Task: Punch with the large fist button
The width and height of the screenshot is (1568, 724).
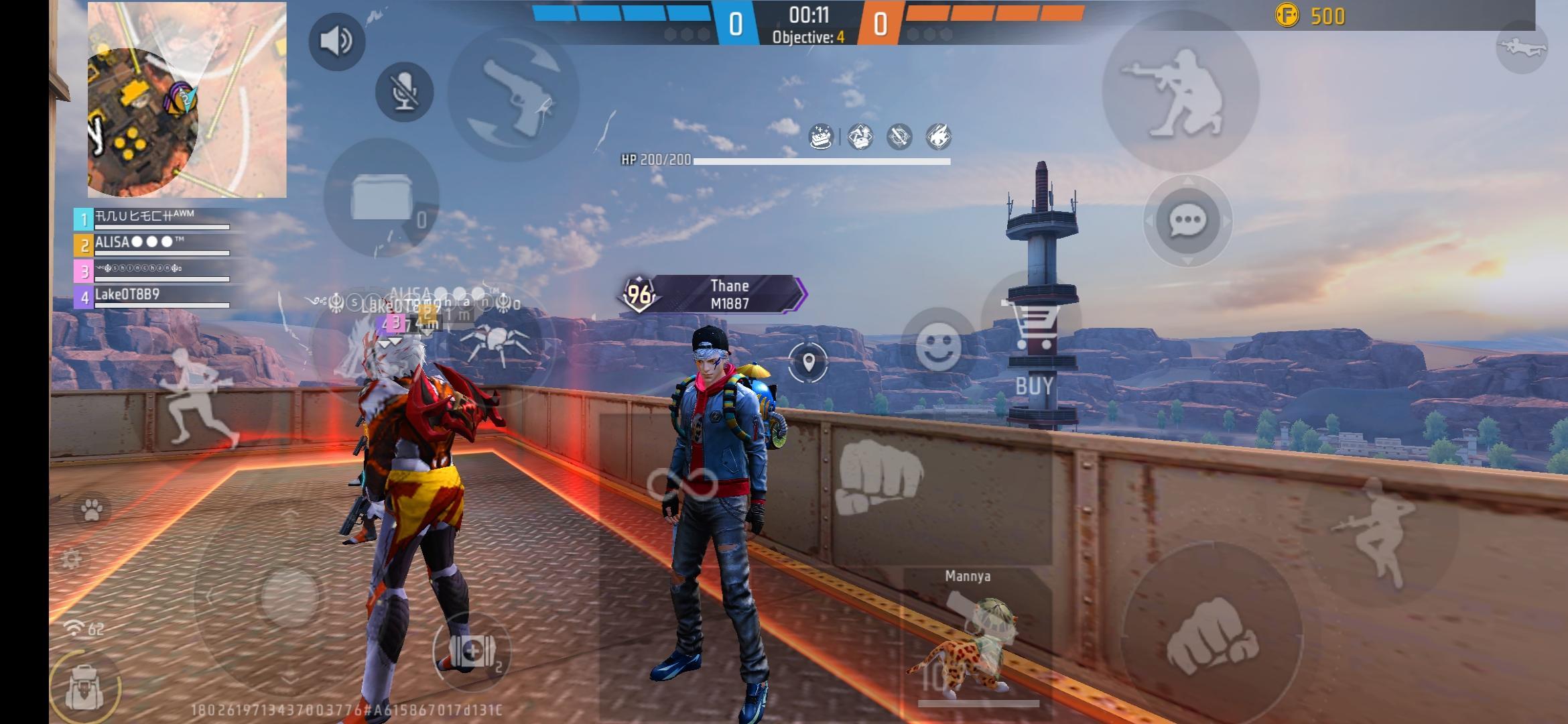Action: coord(1212,633)
